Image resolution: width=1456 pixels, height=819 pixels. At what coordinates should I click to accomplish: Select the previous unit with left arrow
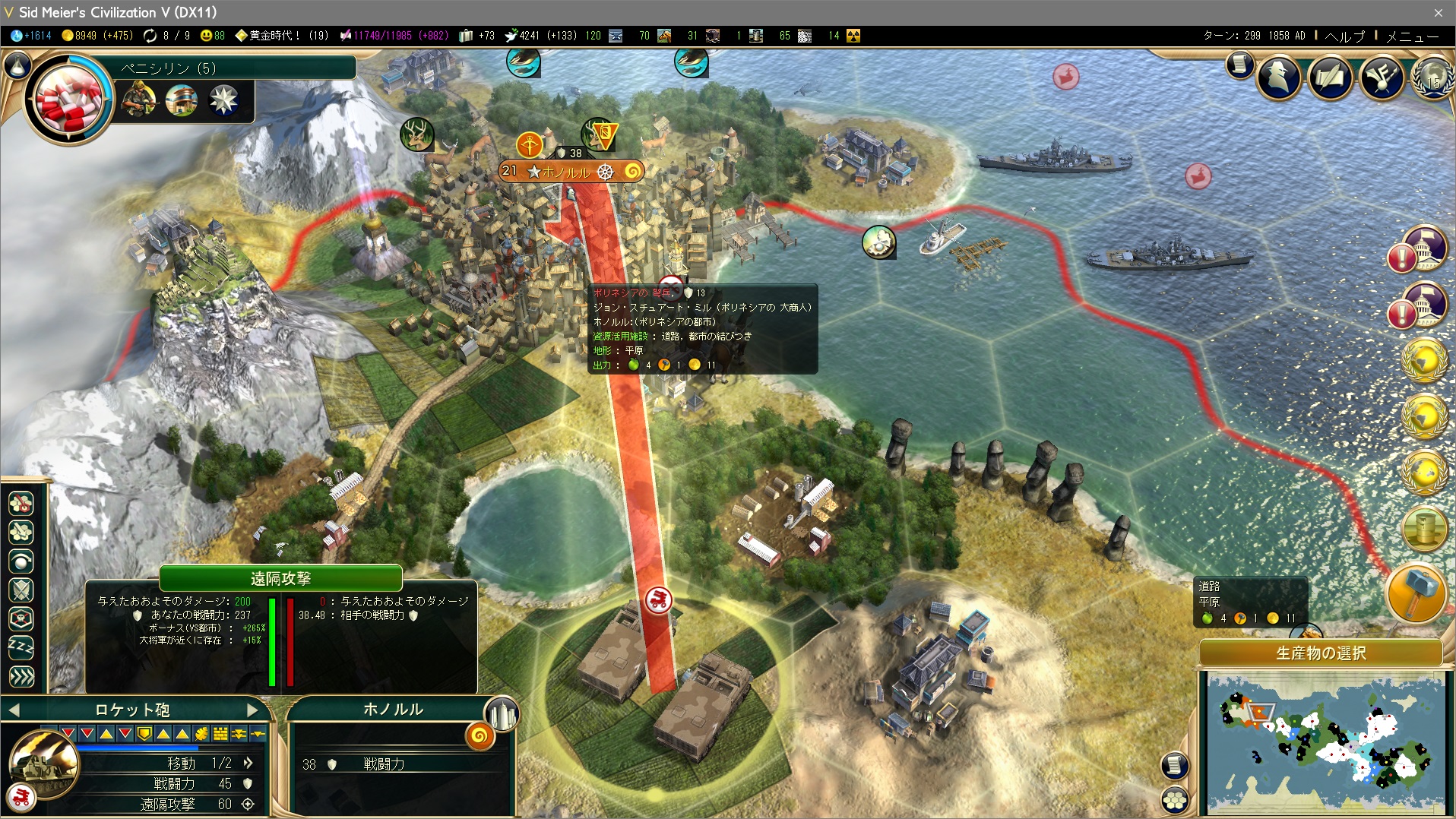pyautogui.click(x=14, y=710)
